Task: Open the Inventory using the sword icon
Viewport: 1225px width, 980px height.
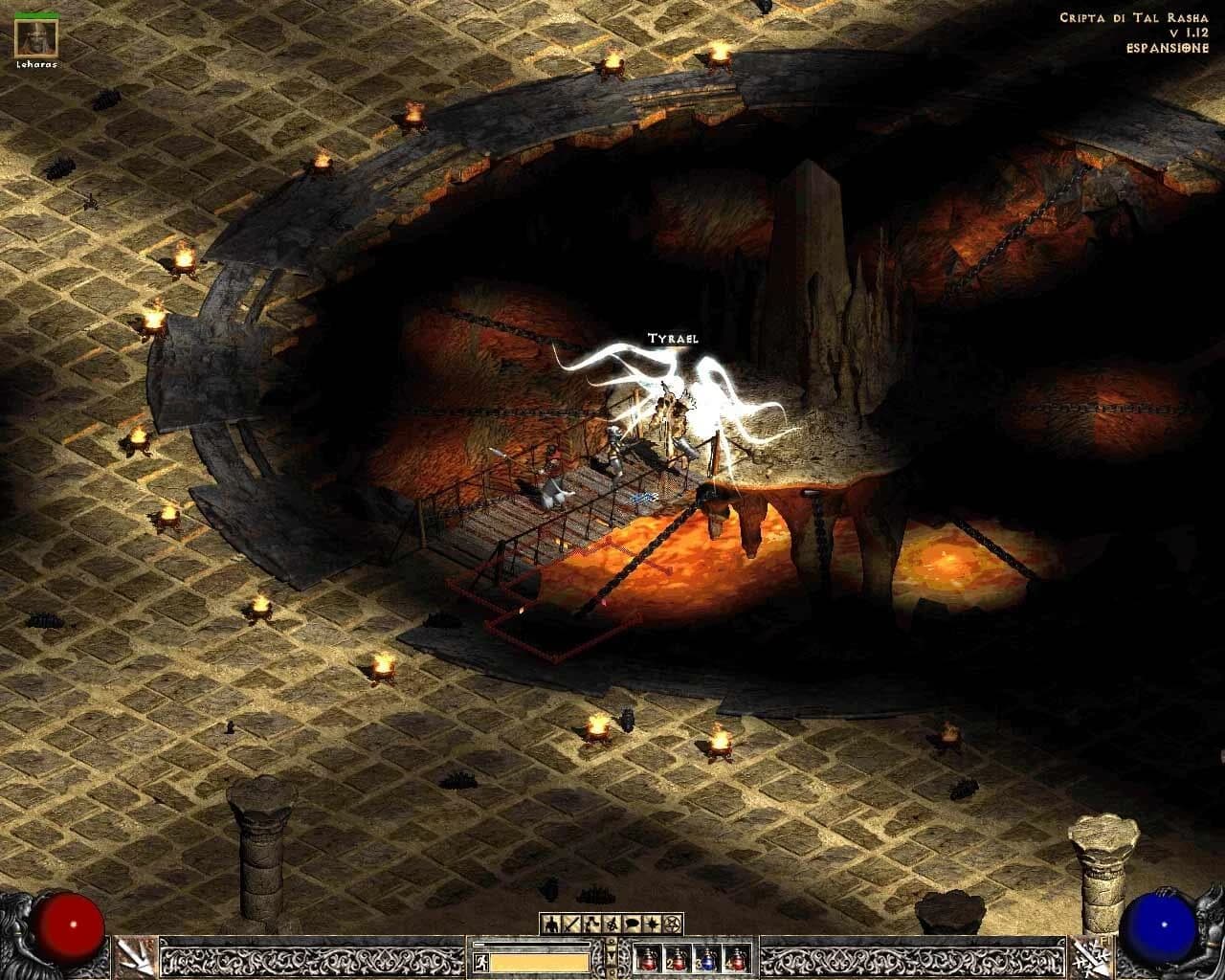Action: [x=572, y=924]
